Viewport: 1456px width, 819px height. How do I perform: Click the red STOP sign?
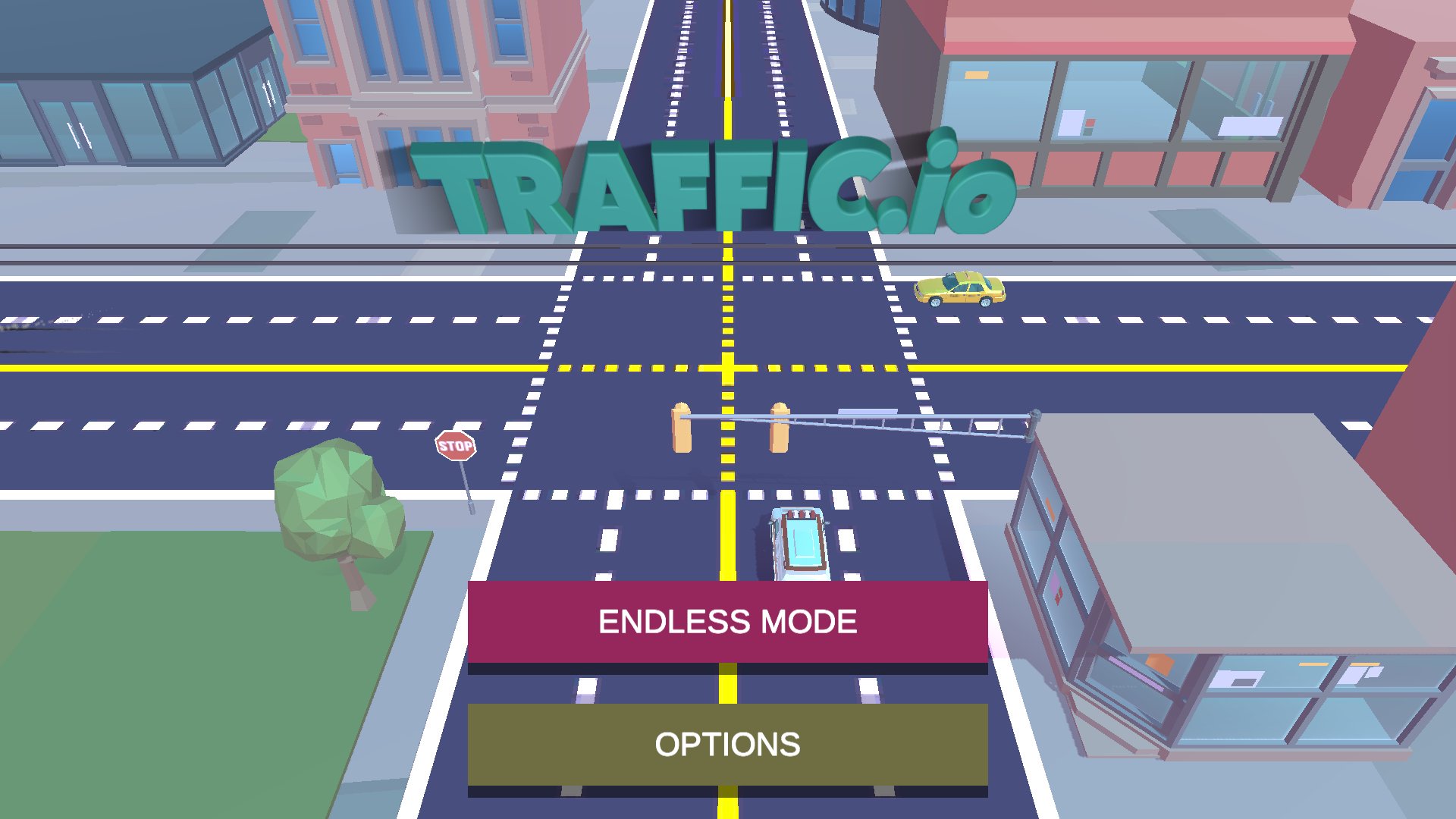[x=455, y=447]
